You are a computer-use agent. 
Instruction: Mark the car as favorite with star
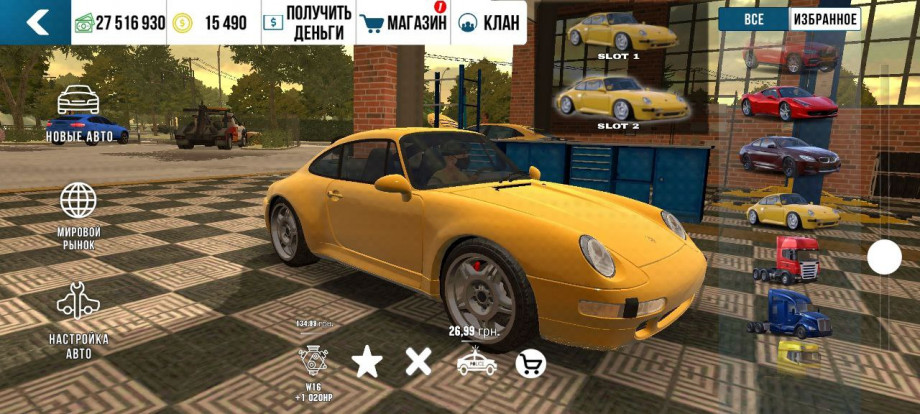366,362
